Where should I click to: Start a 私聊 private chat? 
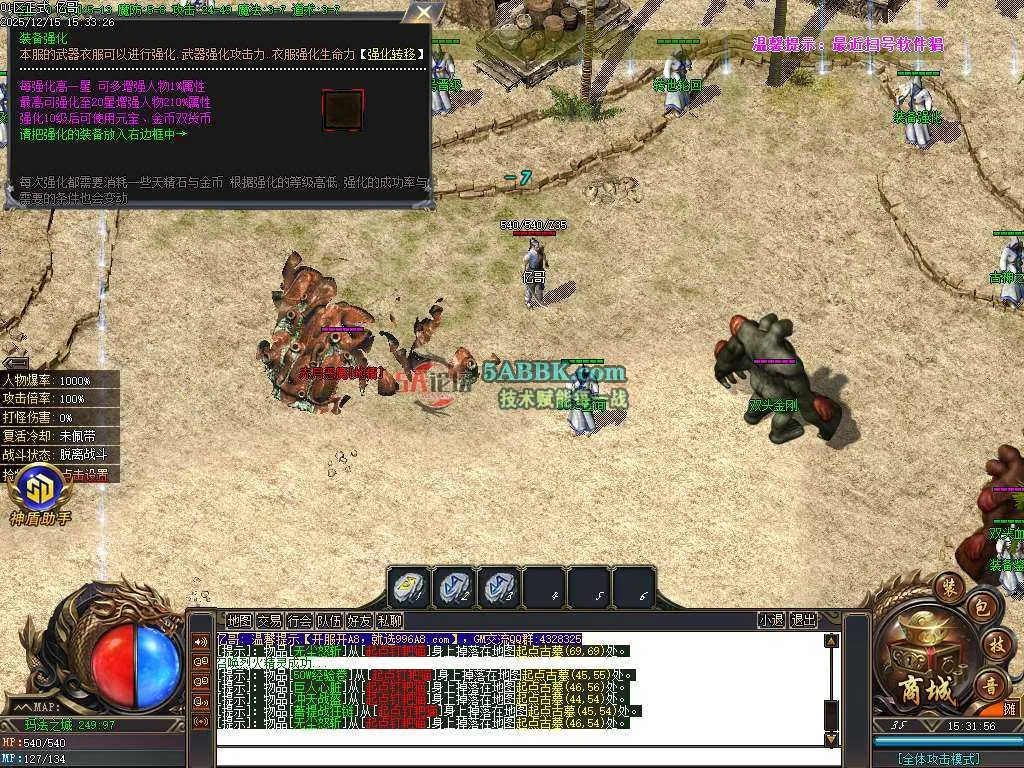pyautogui.click(x=389, y=620)
